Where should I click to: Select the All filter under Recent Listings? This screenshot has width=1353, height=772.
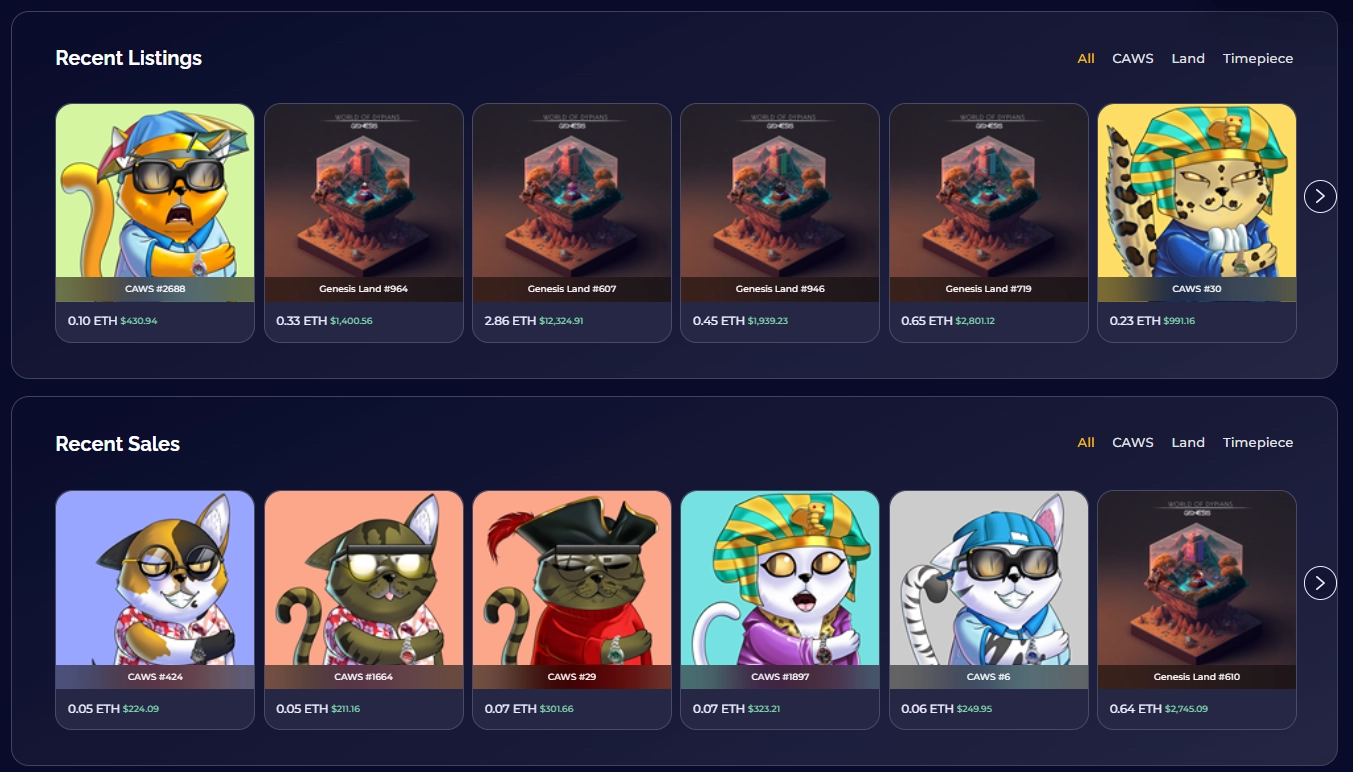1085,58
